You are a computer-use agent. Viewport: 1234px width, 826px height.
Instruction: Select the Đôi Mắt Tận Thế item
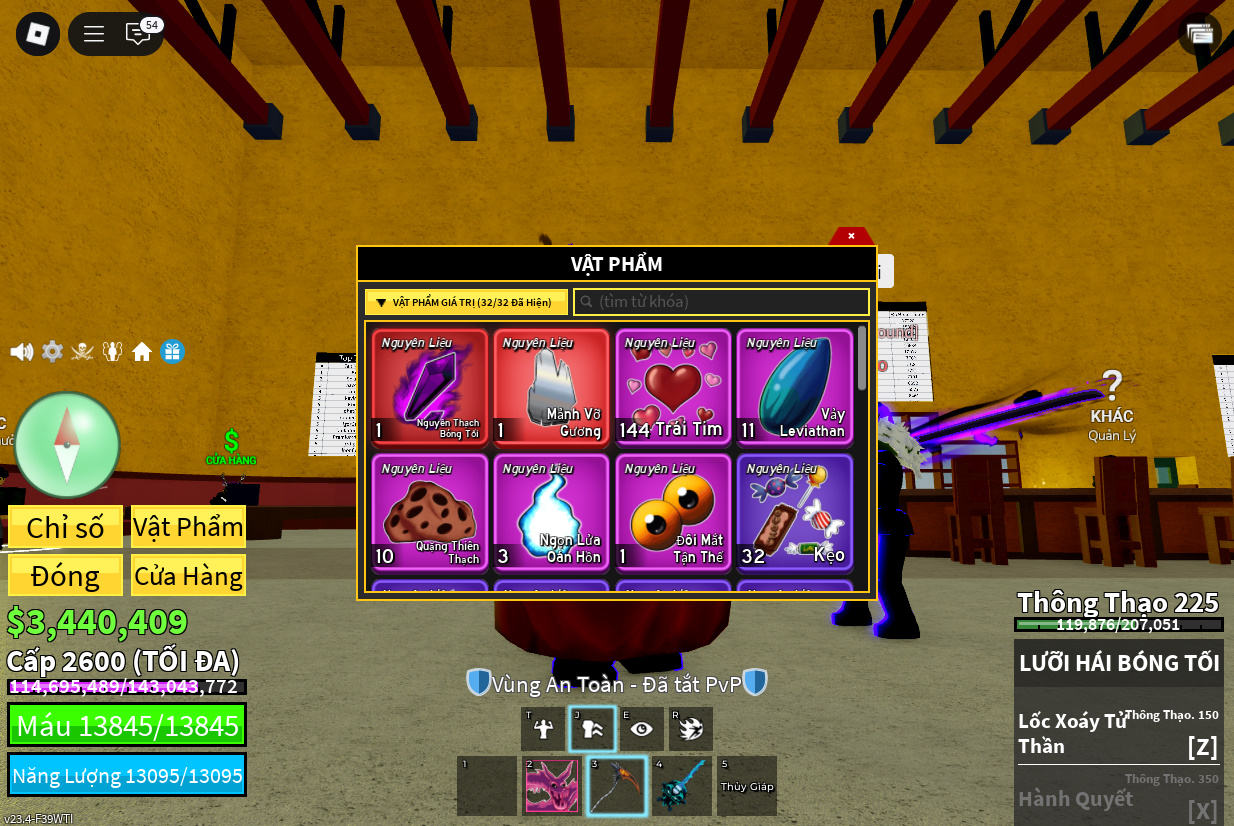[x=673, y=512]
